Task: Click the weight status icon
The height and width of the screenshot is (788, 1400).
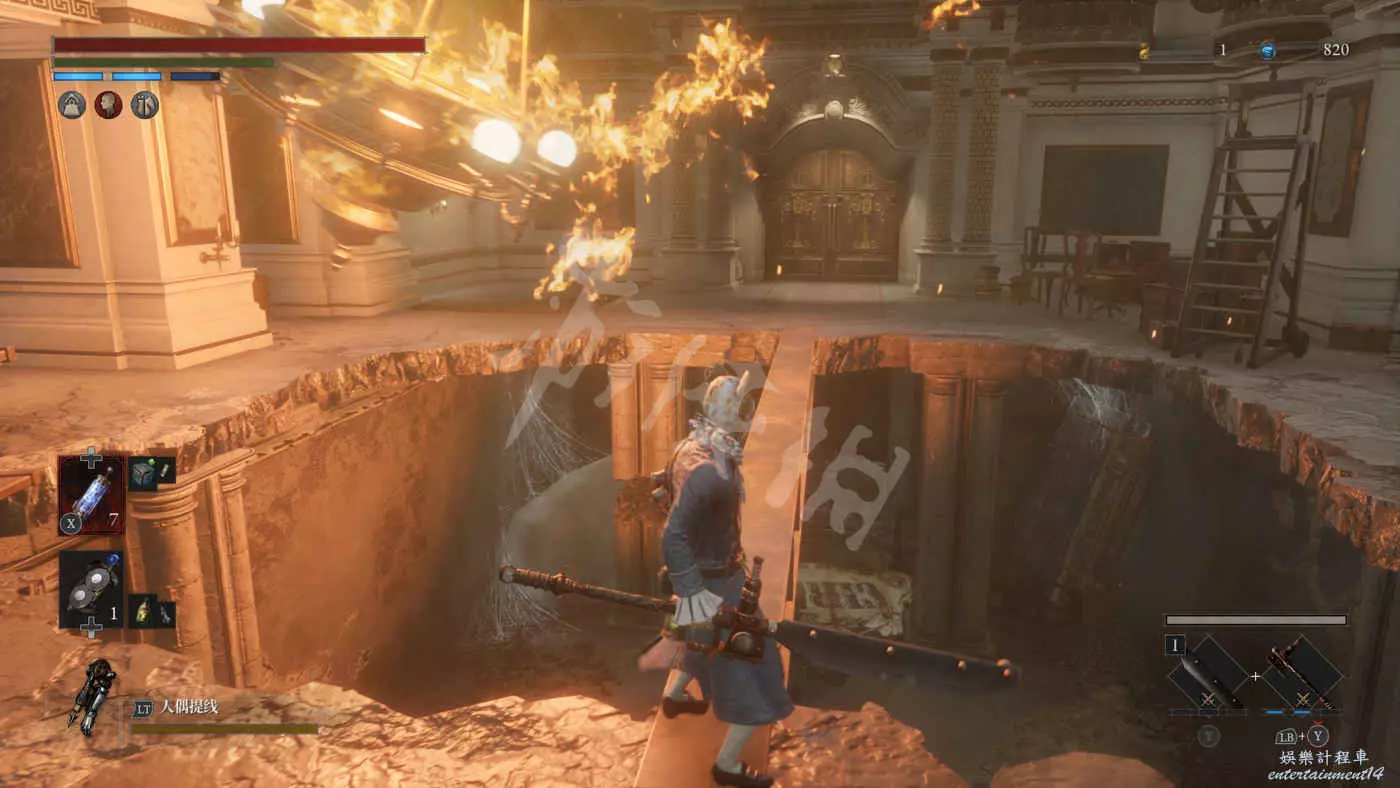Action: (72, 105)
